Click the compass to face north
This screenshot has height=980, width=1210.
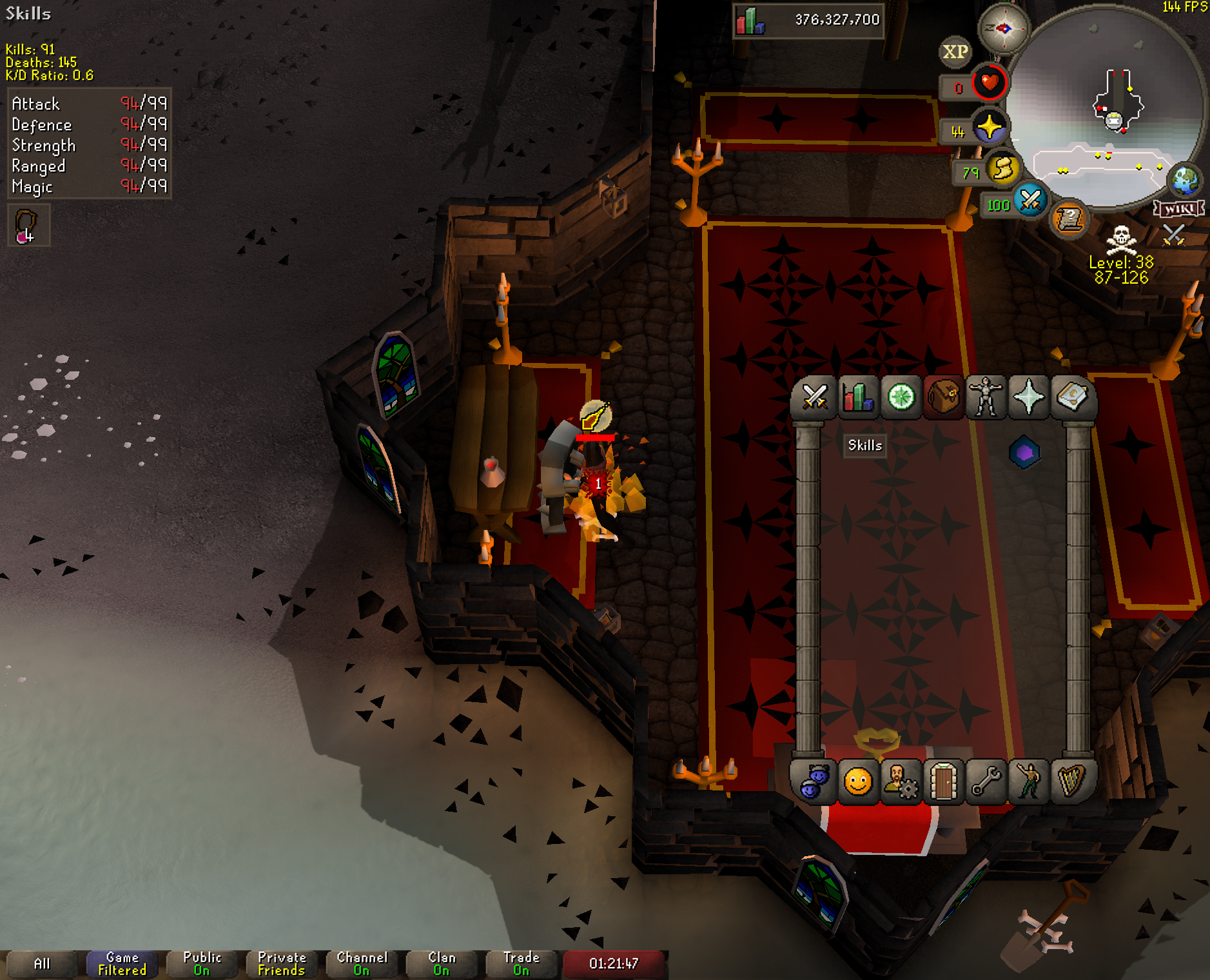[1004, 28]
